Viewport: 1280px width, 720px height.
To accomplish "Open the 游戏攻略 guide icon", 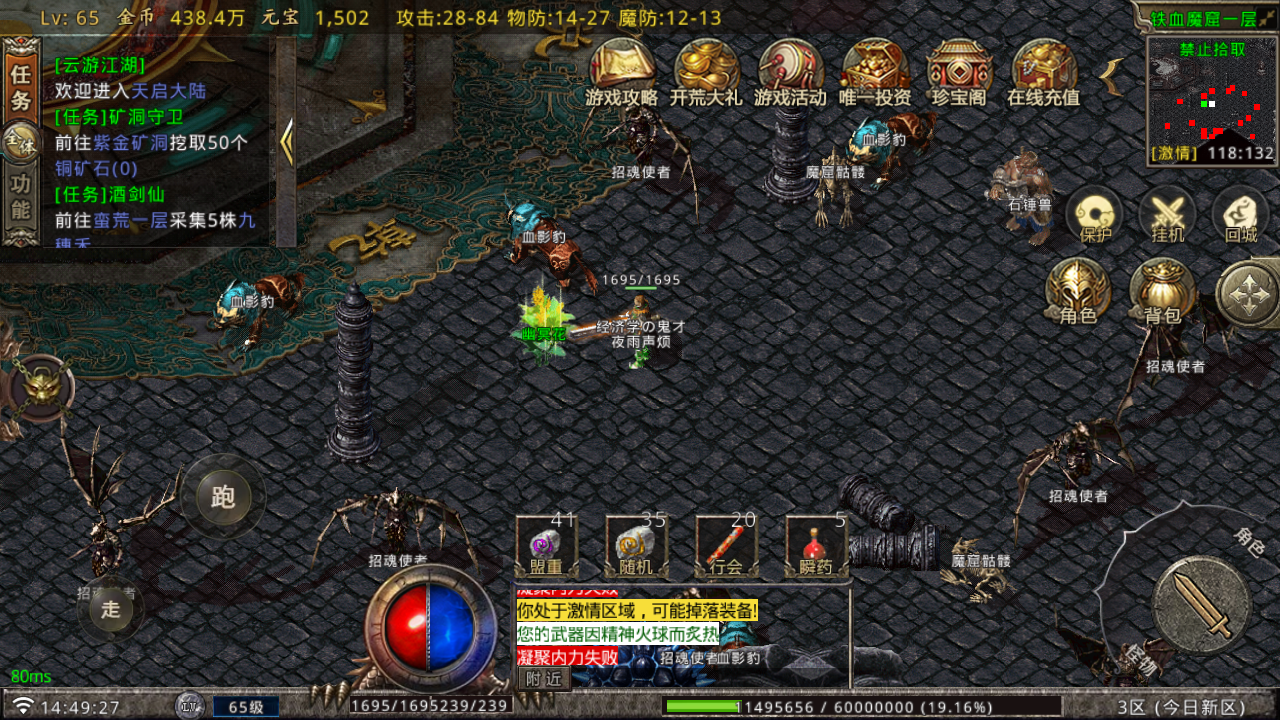I will (x=622, y=70).
